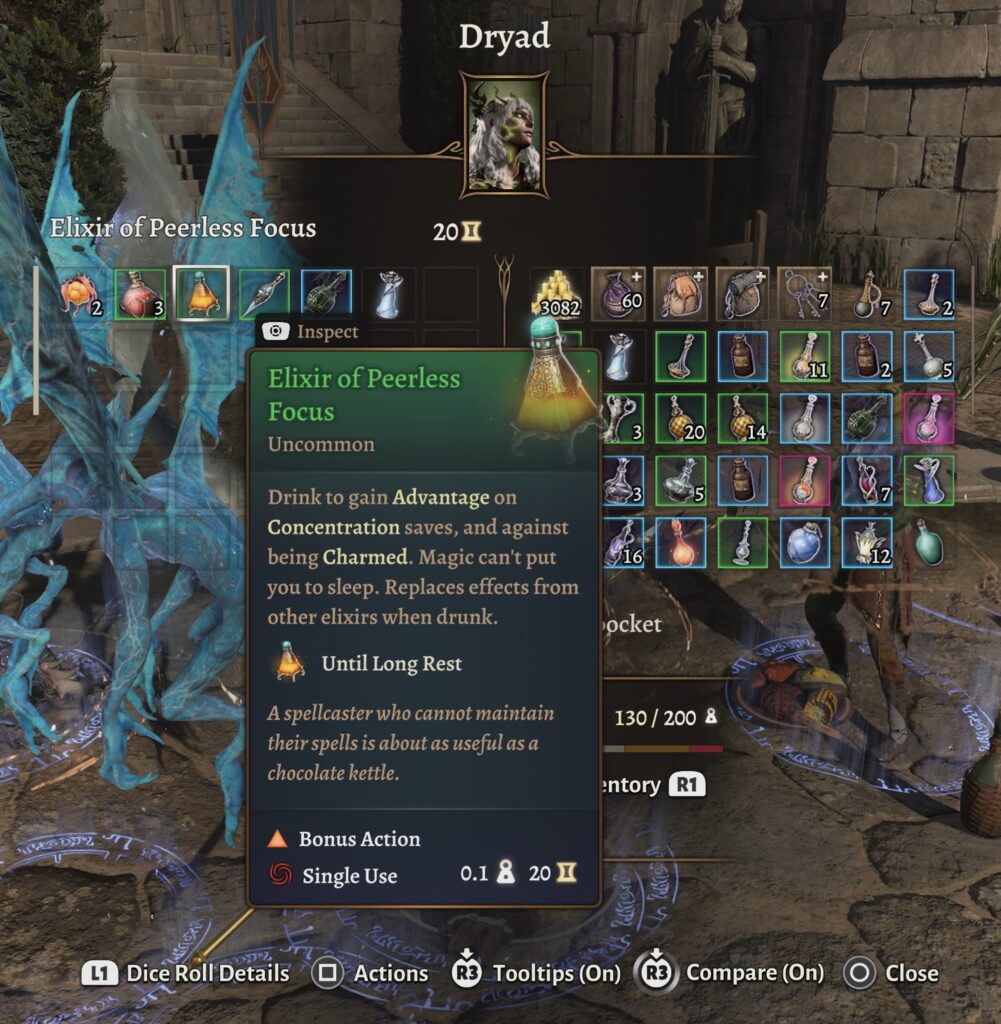Select the yellow potion stack of 11
Screen dimensions: 1001x1024
click(x=805, y=355)
